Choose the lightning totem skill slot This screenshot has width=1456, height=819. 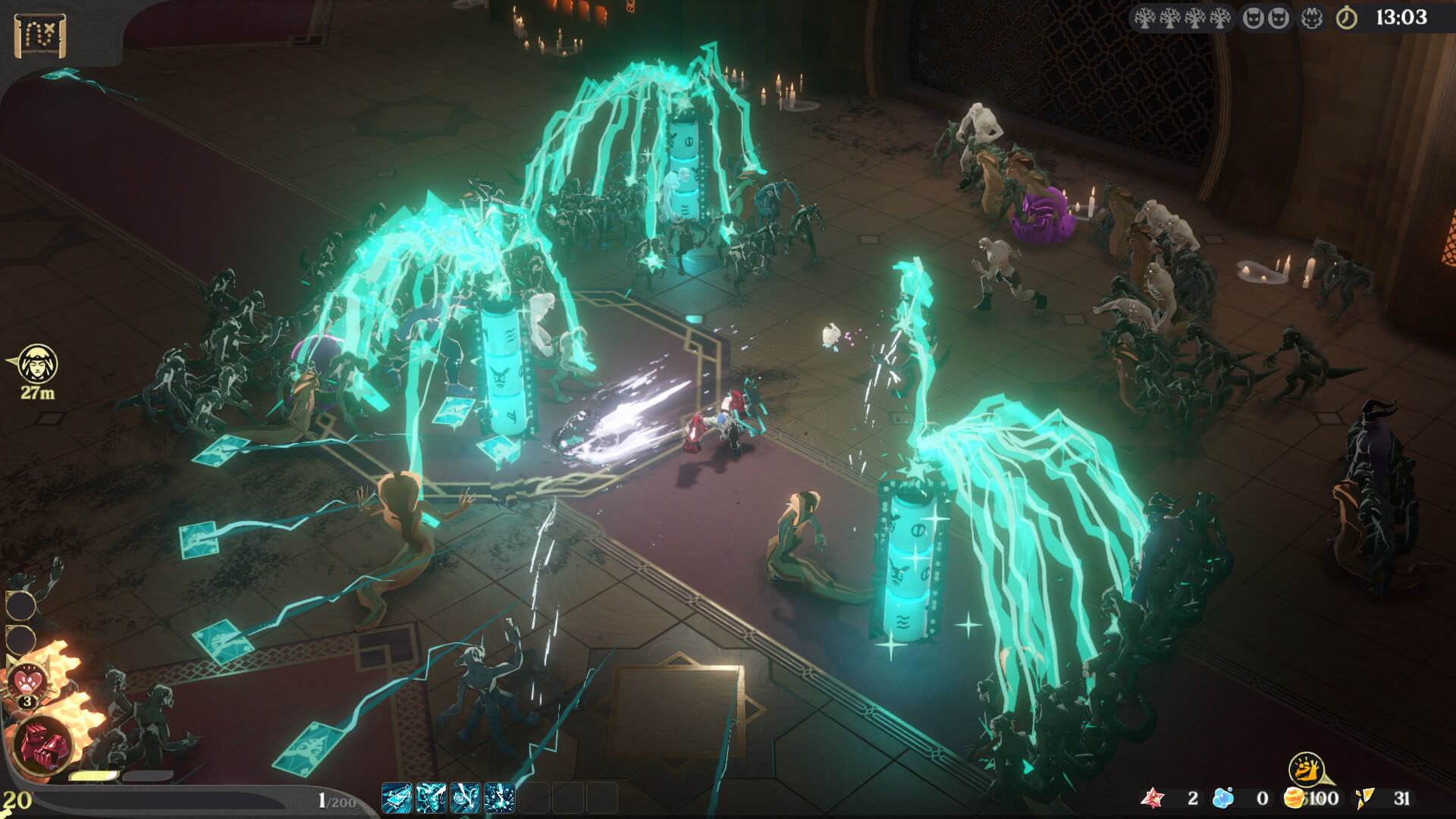pyautogui.click(x=431, y=798)
